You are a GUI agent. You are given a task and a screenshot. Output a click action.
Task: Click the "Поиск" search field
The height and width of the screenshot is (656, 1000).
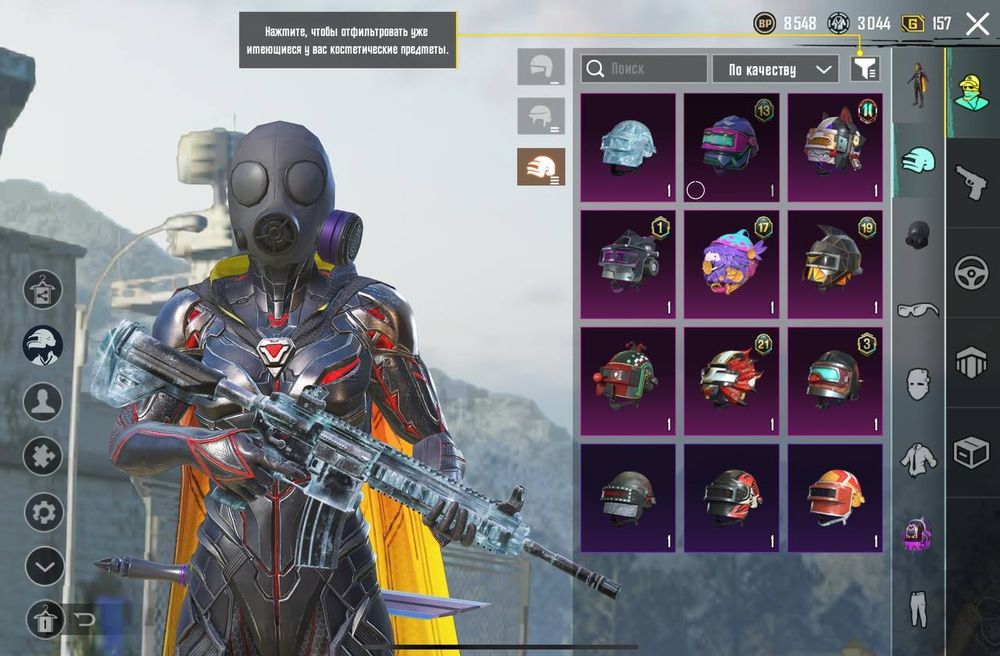click(x=645, y=69)
